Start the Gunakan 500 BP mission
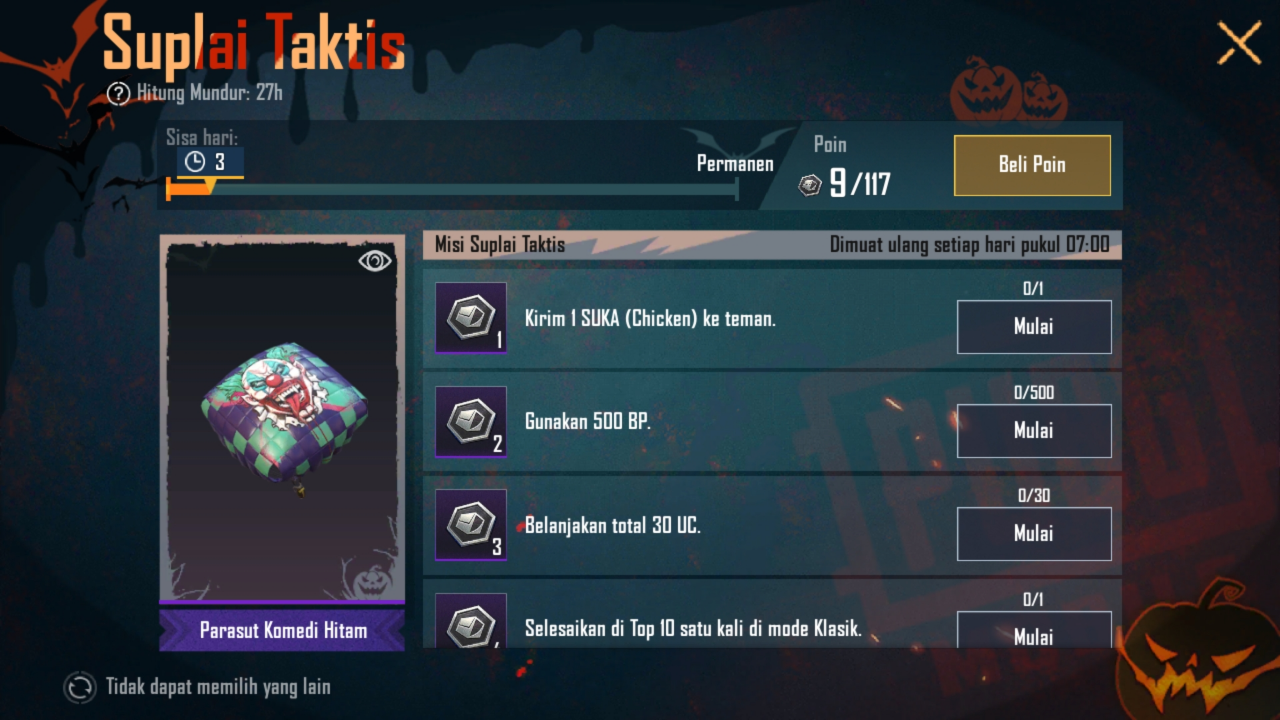Screen dimensions: 1280x720 coord(1034,431)
